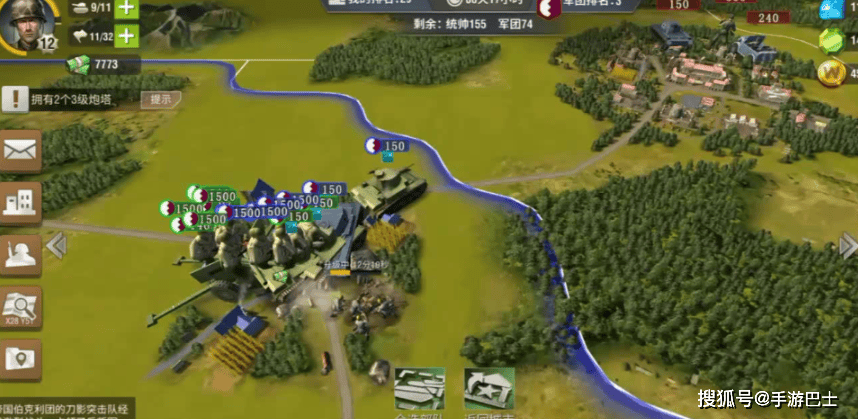Open the mail envelope inbox

pos(21,151)
